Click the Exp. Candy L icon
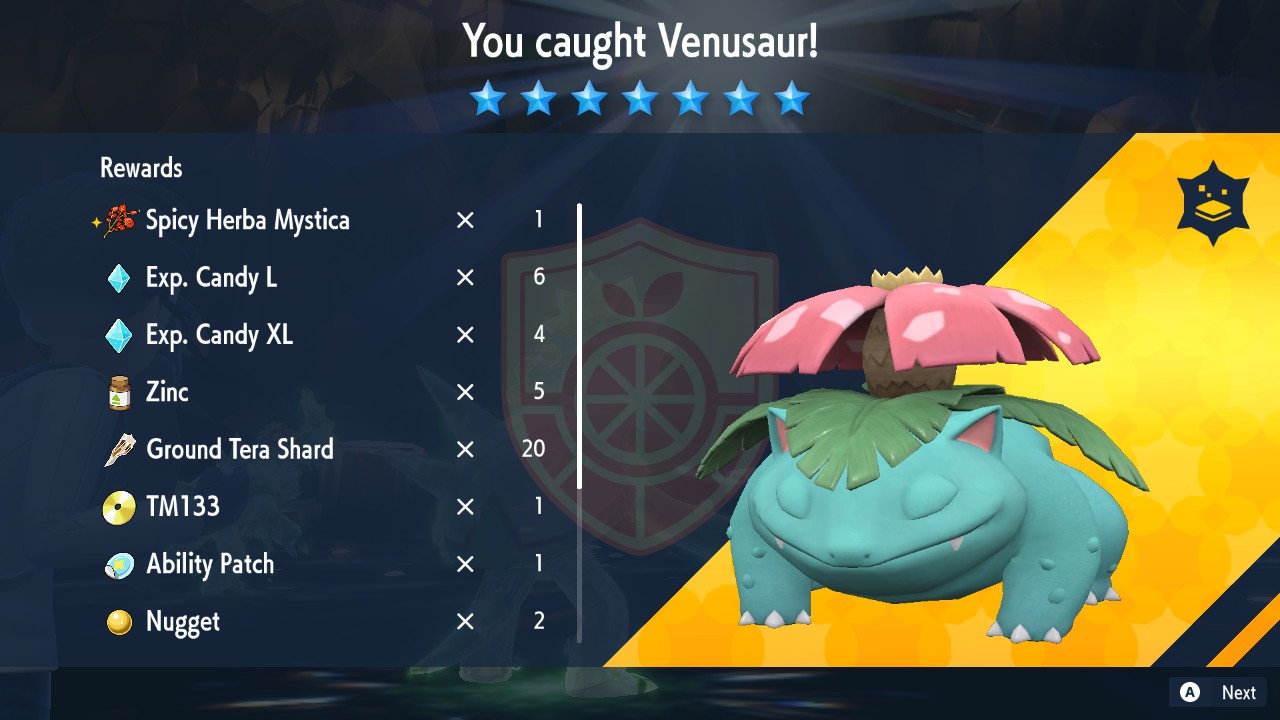The height and width of the screenshot is (720, 1280). point(118,278)
